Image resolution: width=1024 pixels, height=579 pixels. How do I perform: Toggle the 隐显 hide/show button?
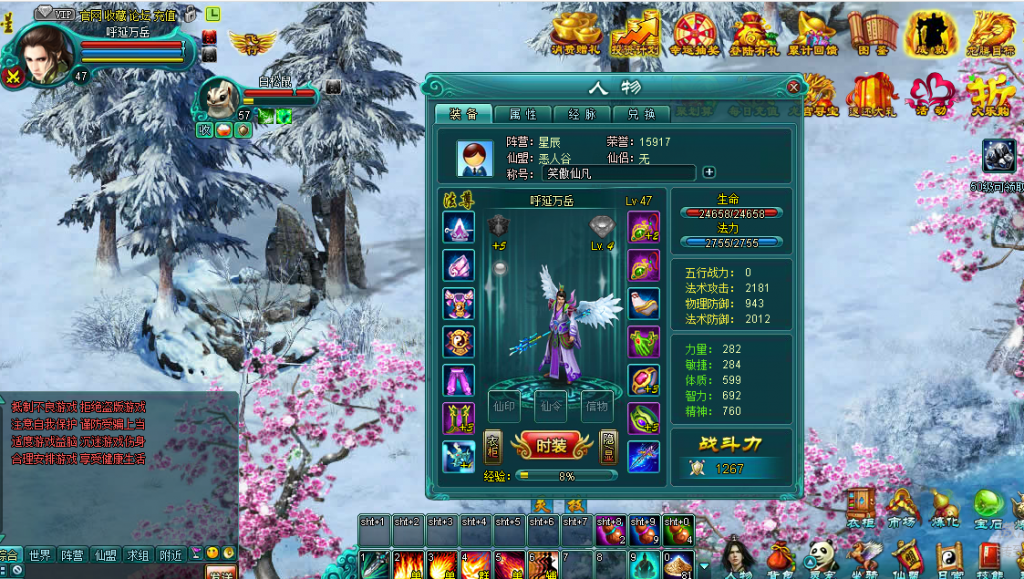pos(609,446)
